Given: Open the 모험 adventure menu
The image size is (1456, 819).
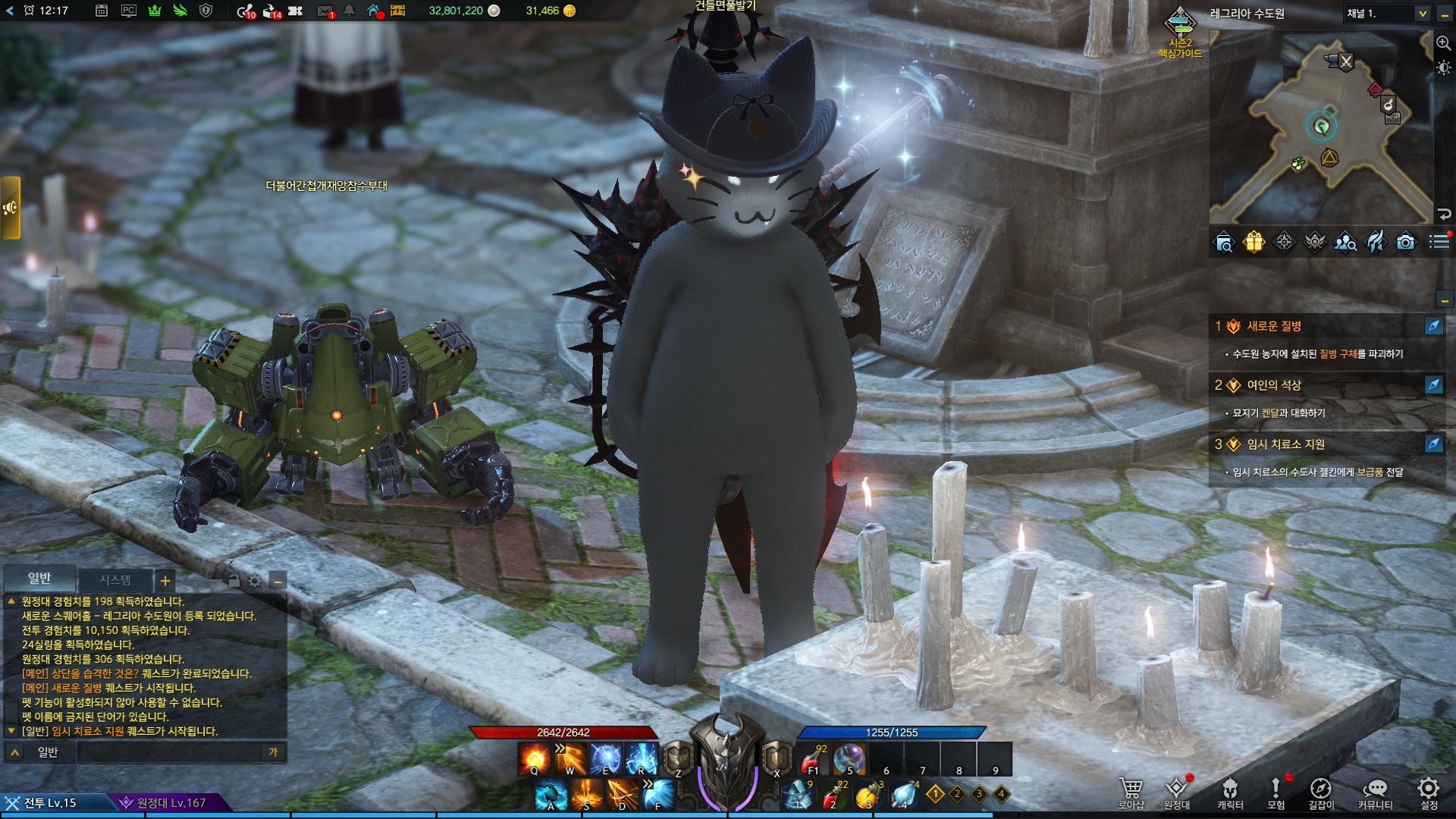Looking at the screenshot, I should tap(1276, 792).
